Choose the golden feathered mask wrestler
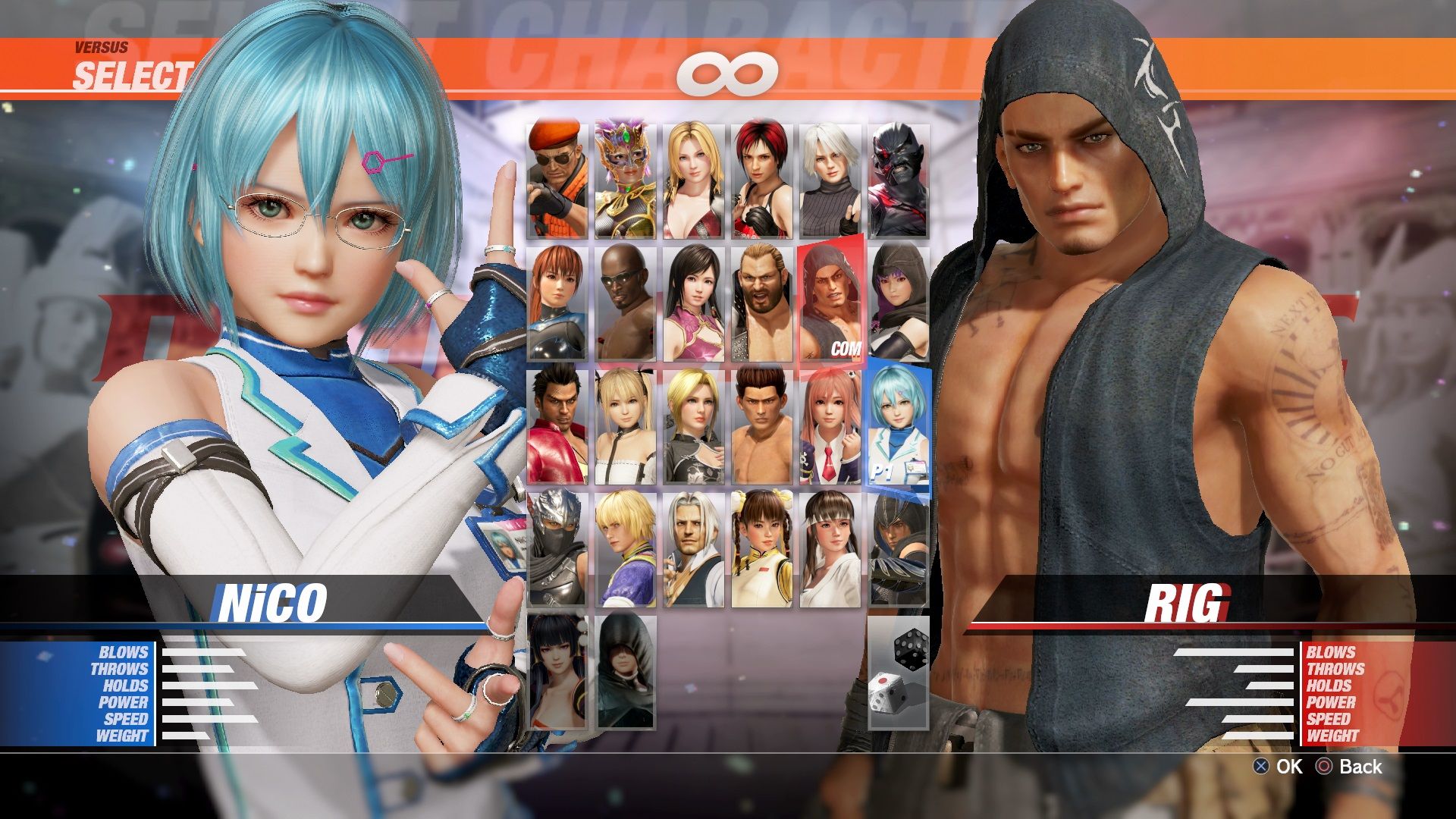1456x819 pixels. 626,180
